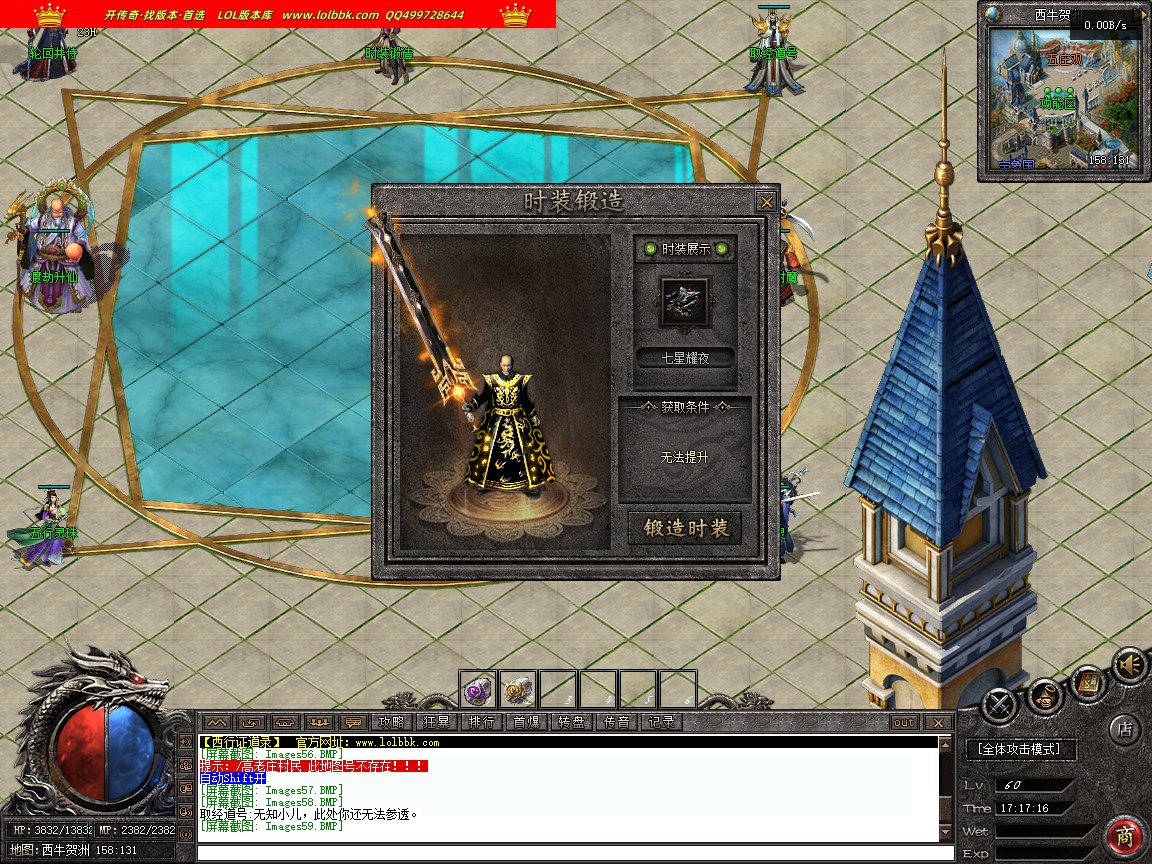Open the 首爆 first-drop panel
The height and width of the screenshot is (864, 1152).
(526, 722)
